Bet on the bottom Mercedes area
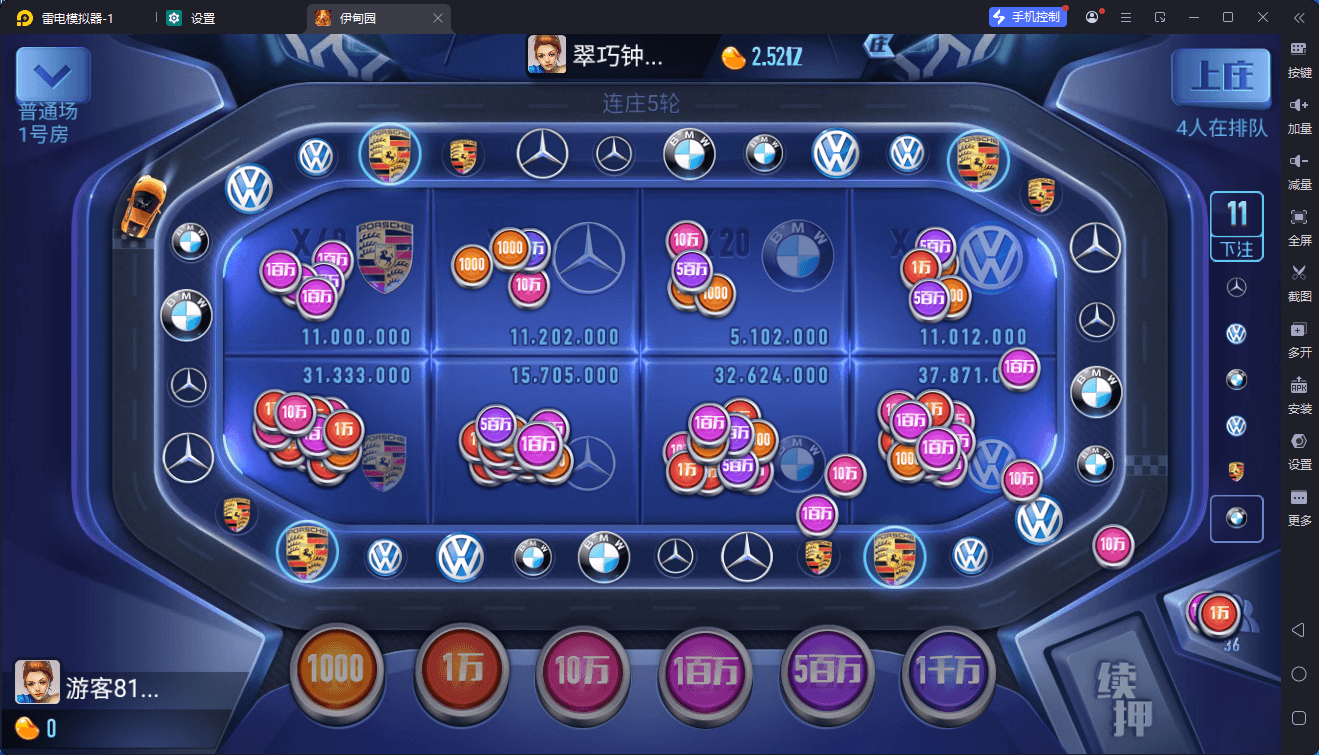The height and width of the screenshot is (755, 1319). [x=536, y=440]
